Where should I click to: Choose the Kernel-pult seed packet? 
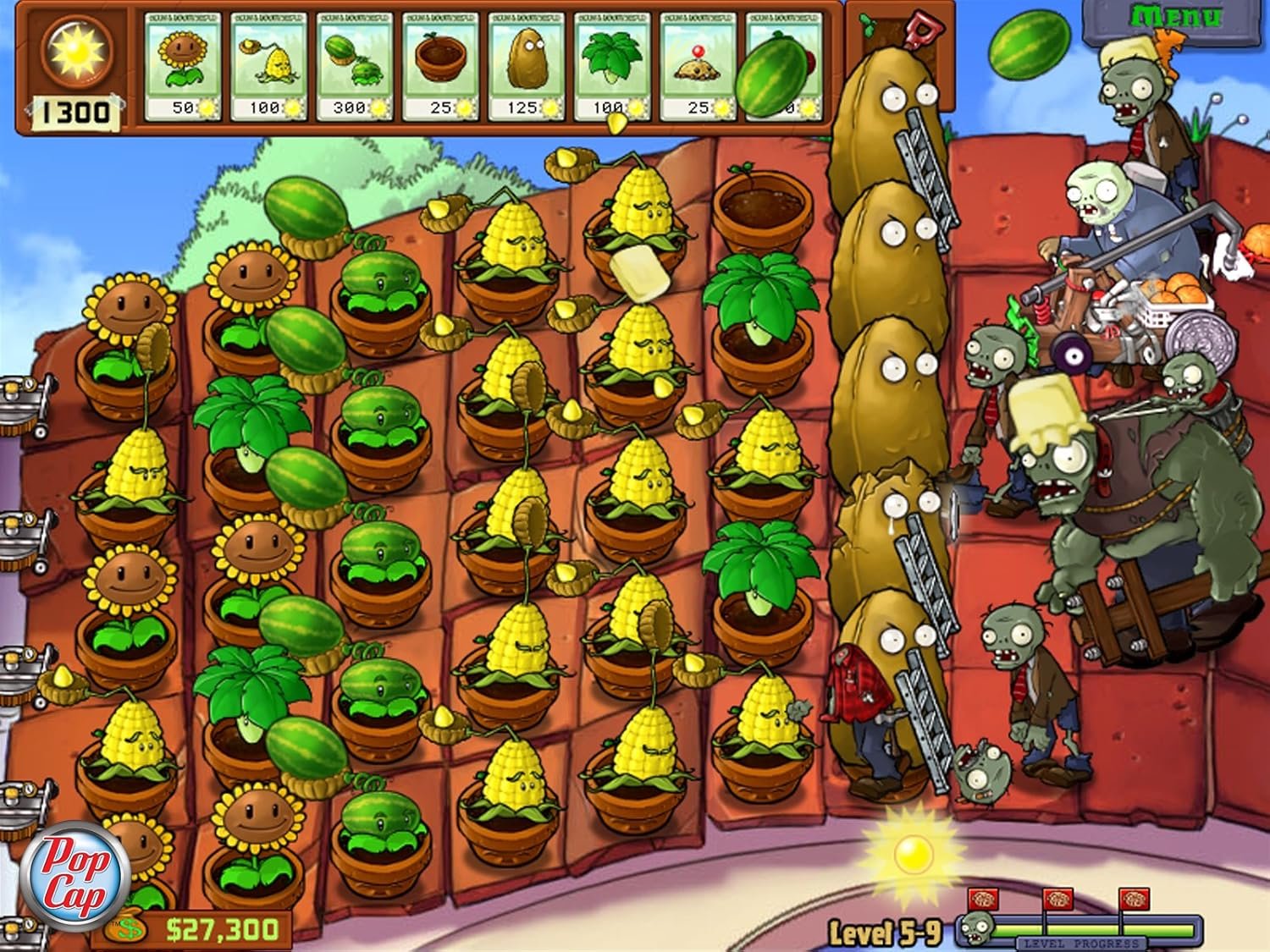pos(268,66)
